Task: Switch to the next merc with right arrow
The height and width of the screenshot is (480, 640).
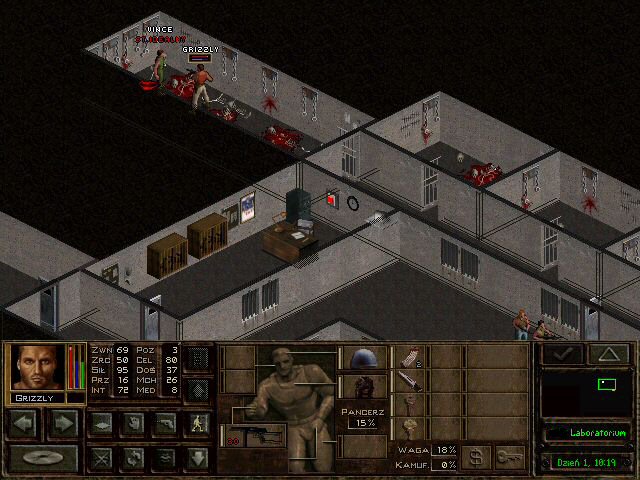Action: [63, 423]
